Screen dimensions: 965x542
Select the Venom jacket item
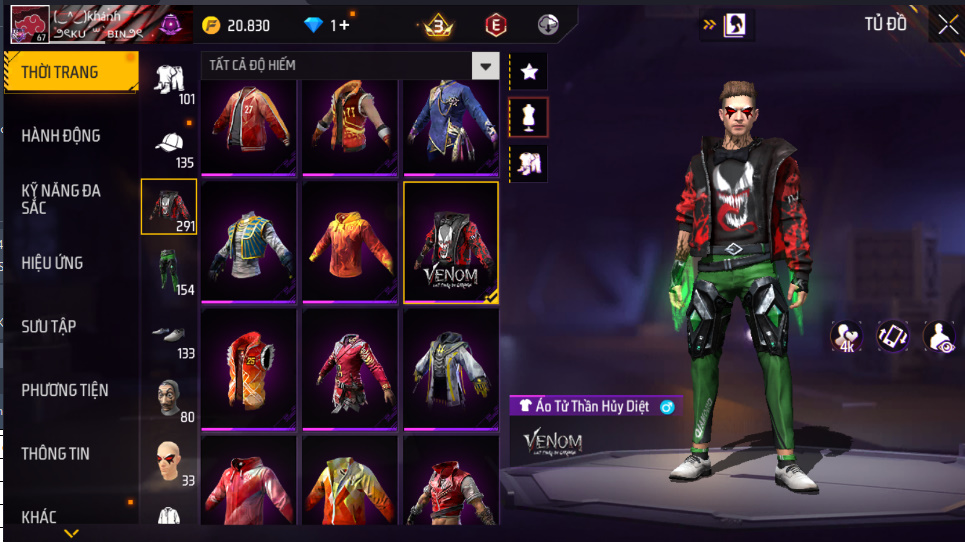pyautogui.click(x=450, y=241)
